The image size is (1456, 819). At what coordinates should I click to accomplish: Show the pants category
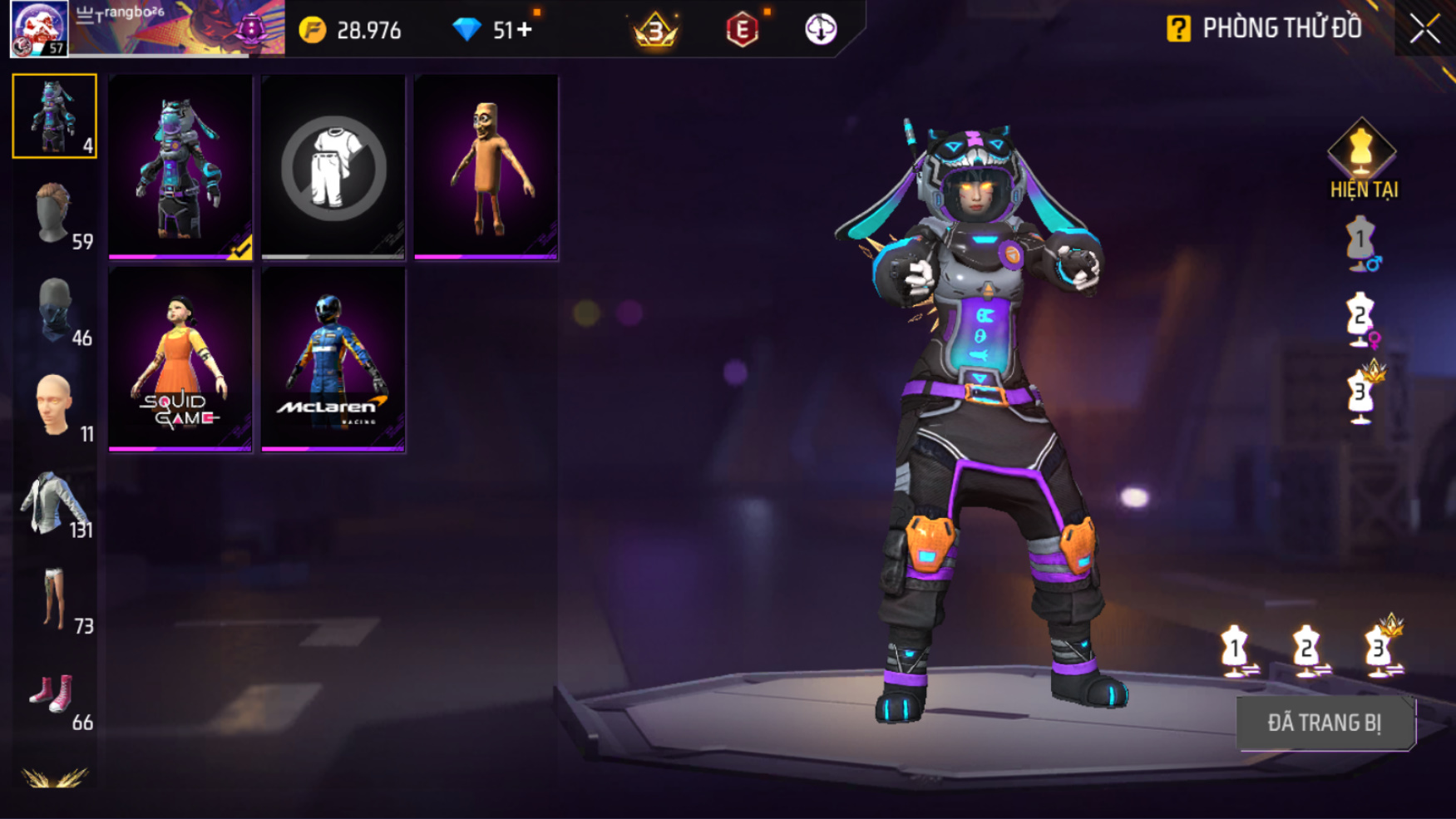click(x=55, y=599)
